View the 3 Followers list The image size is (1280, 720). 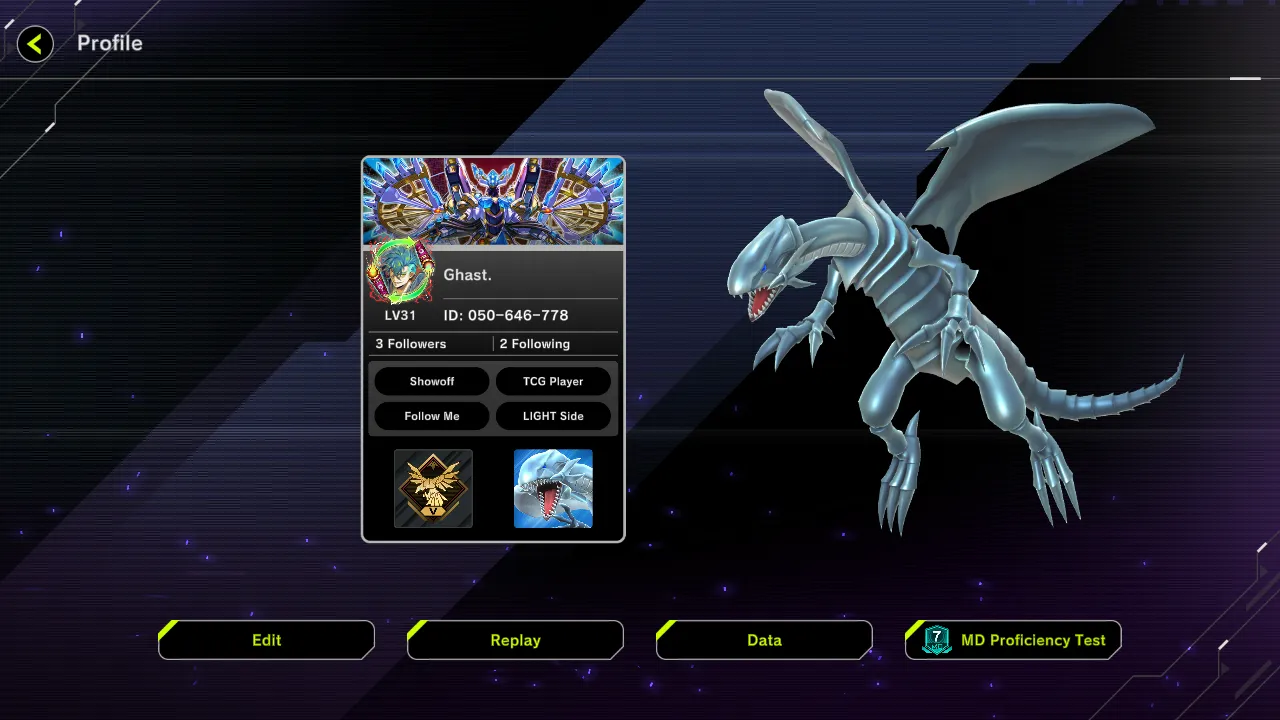tap(411, 344)
